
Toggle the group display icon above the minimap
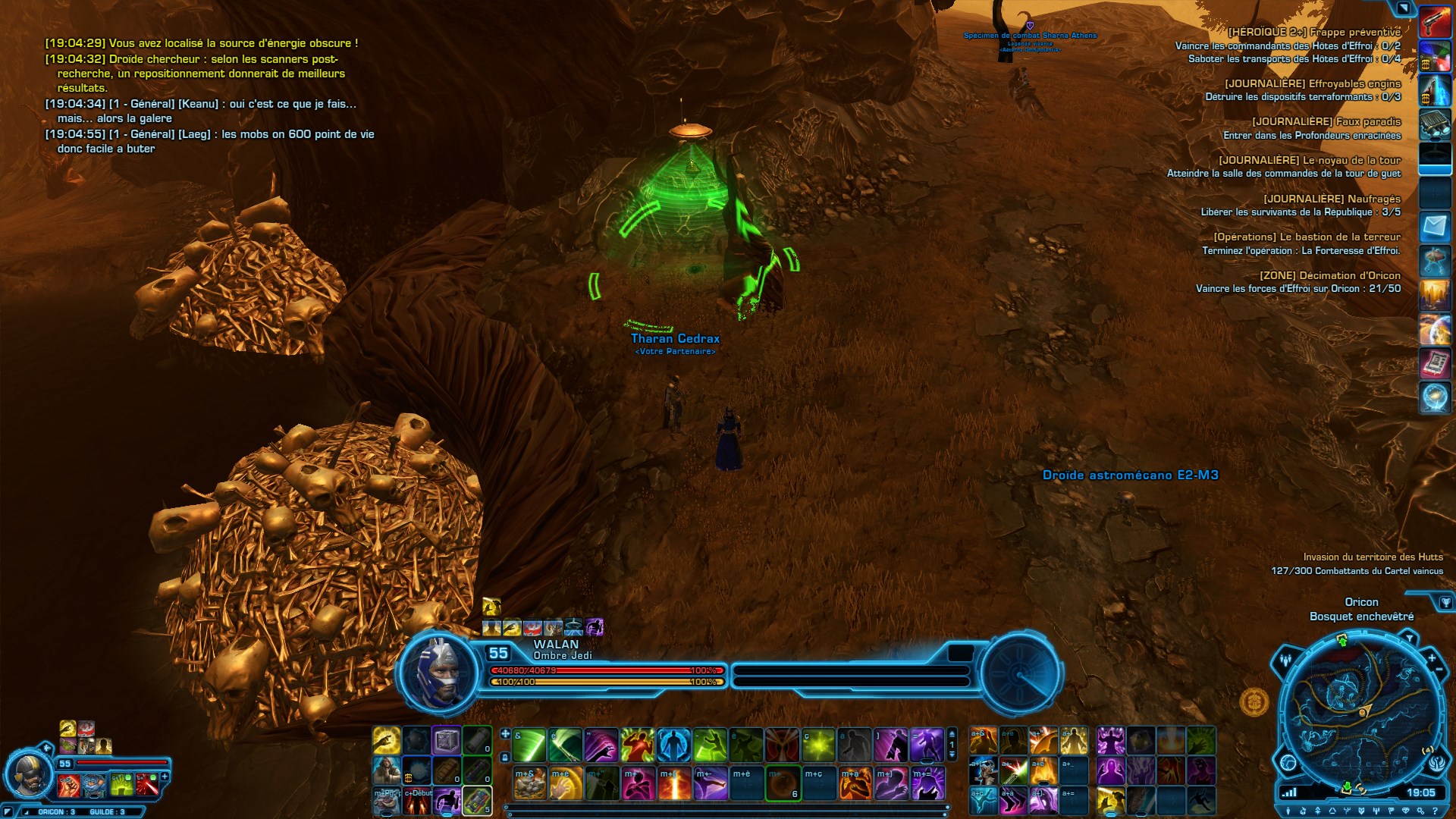pyautogui.click(x=1285, y=661)
